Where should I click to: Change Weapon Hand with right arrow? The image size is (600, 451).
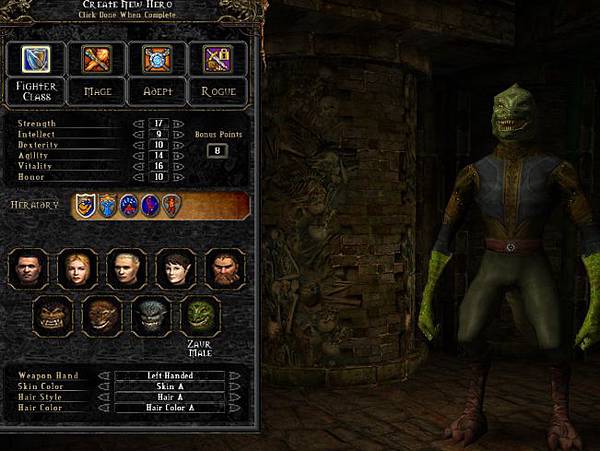(234, 376)
